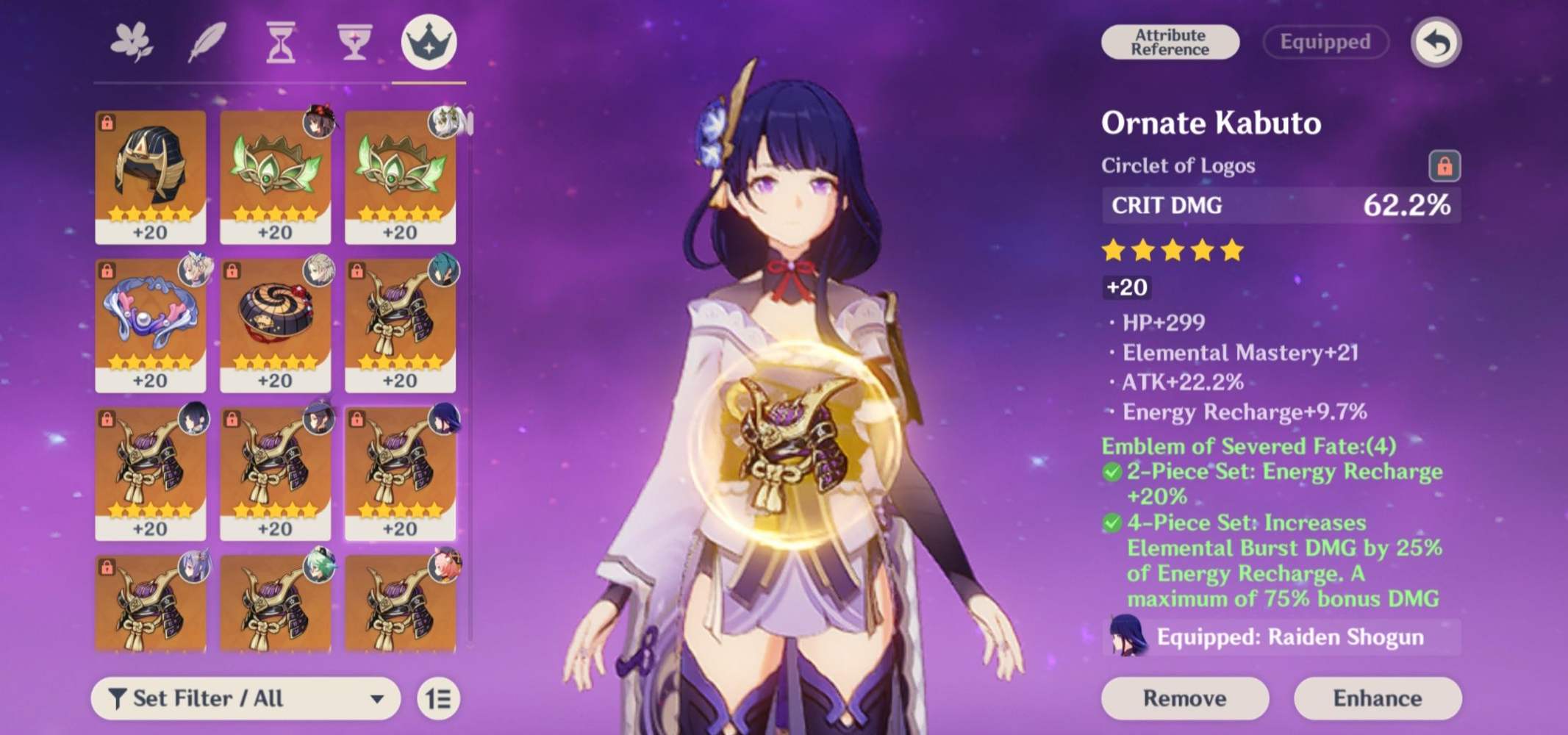The image size is (1568, 735).
Task: Remove the artifact from Raiden Shogun
Action: (x=1184, y=698)
